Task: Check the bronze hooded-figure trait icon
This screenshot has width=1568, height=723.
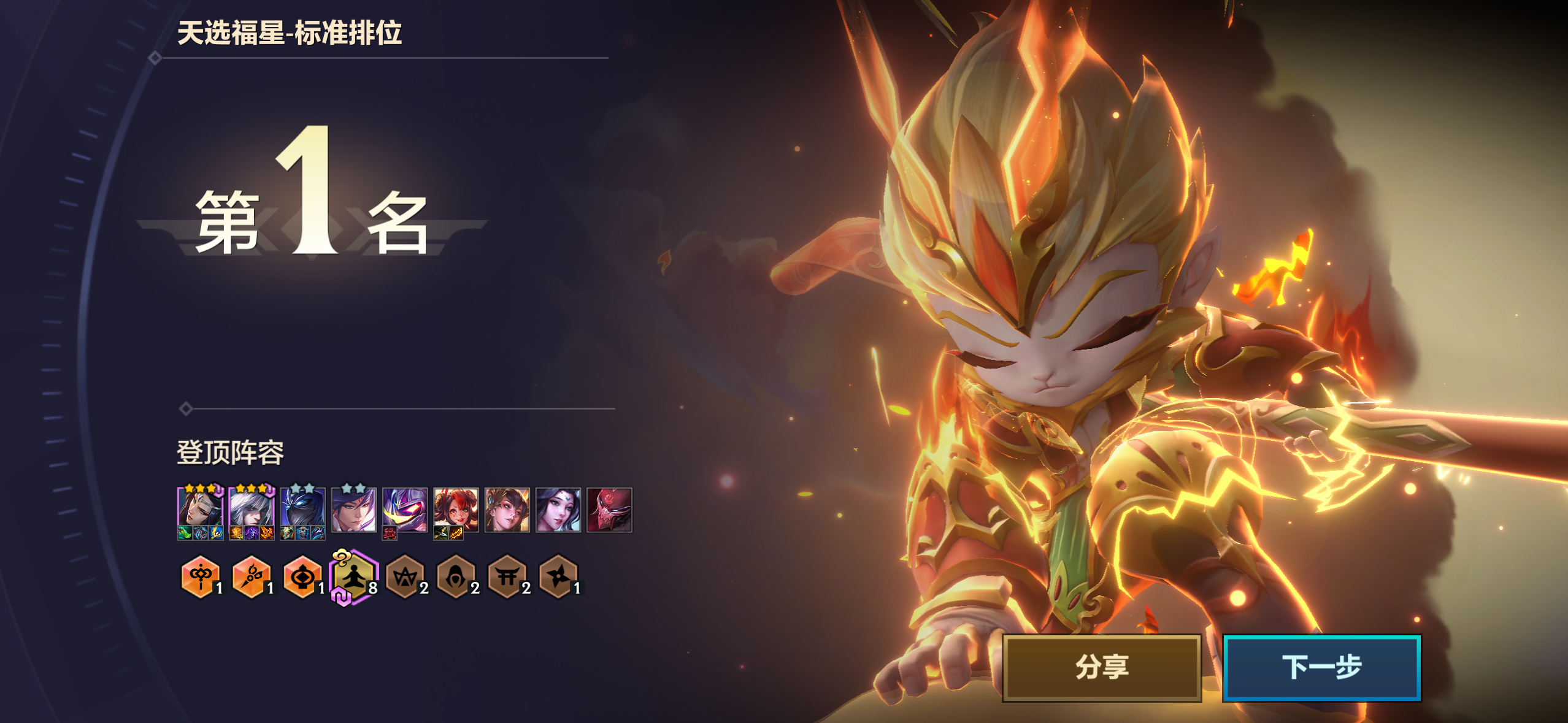Action: tap(456, 576)
